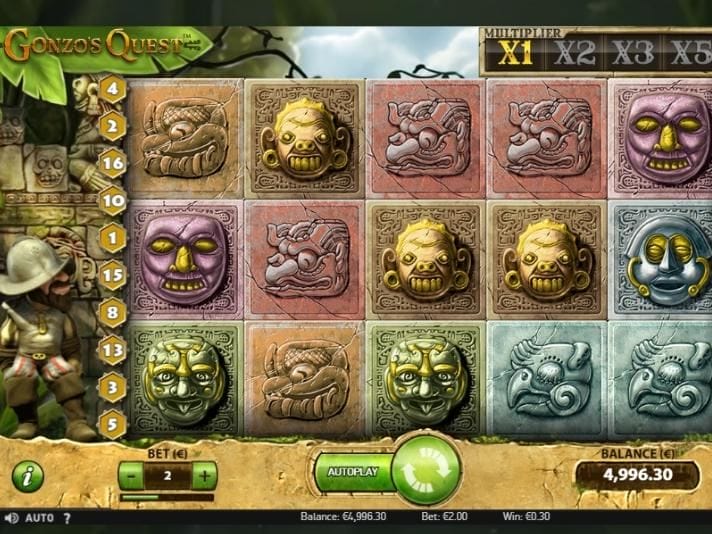Spin the reels with the green button
Viewport: 712px width, 534px height.
click(x=426, y=469)
